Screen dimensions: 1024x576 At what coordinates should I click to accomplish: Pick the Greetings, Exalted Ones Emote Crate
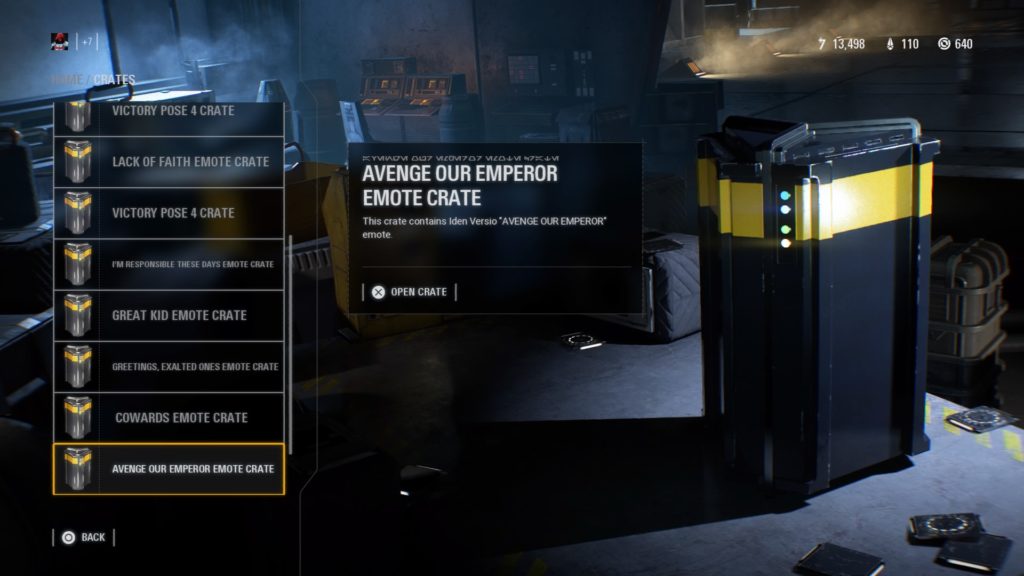[x=169, y=367]
